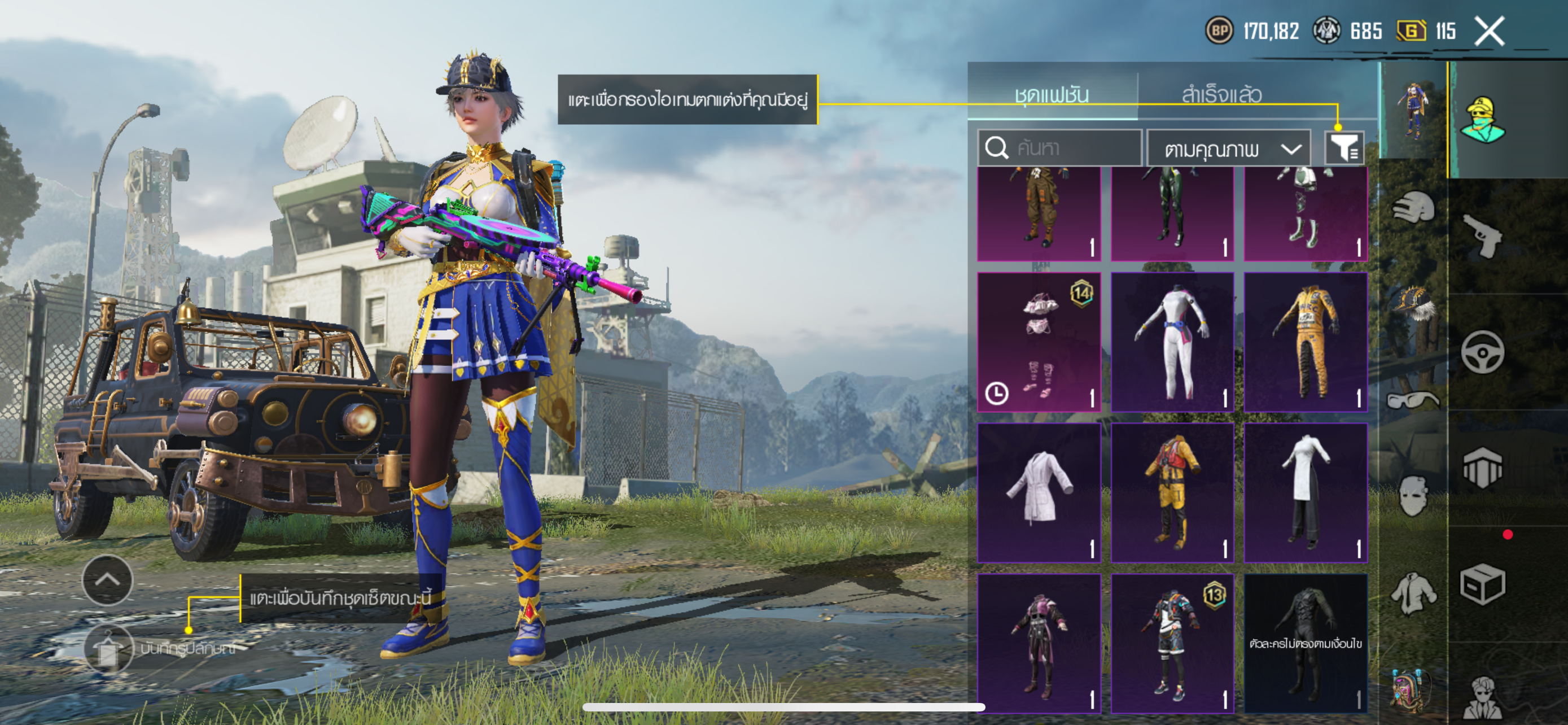The height and width of the screenshot is (725, 1568).
Task: Expand the up-arrow circle button
Action: [x=107, y=580]
